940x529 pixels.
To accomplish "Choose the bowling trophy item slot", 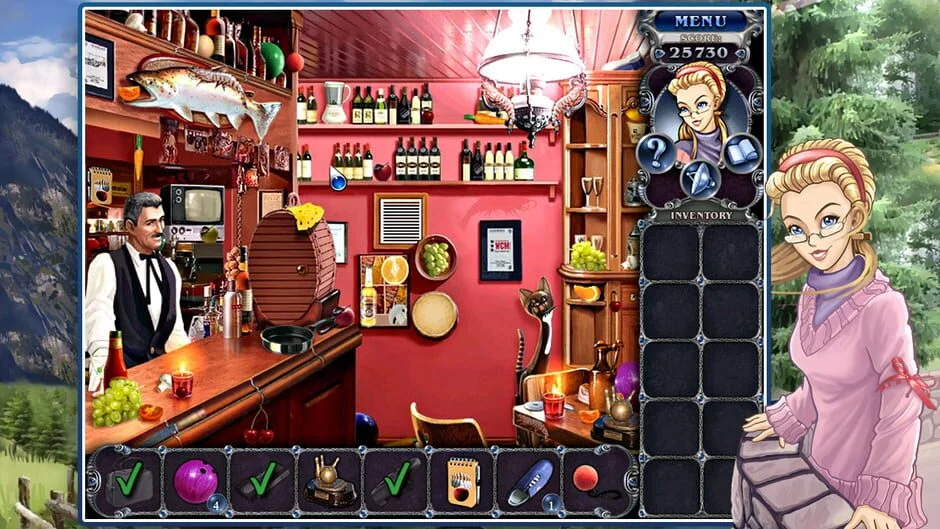I will 329,481.
